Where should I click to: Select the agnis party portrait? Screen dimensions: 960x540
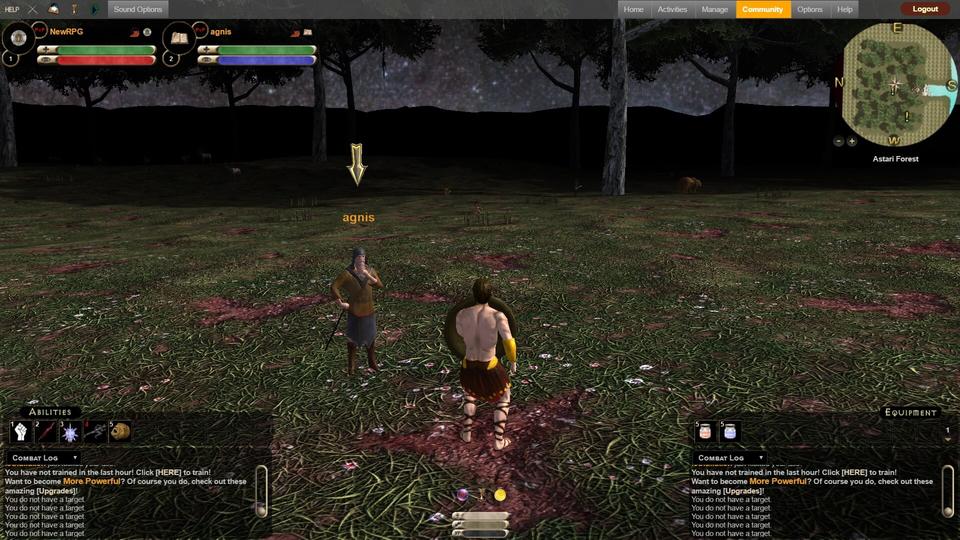click(180, 39)
